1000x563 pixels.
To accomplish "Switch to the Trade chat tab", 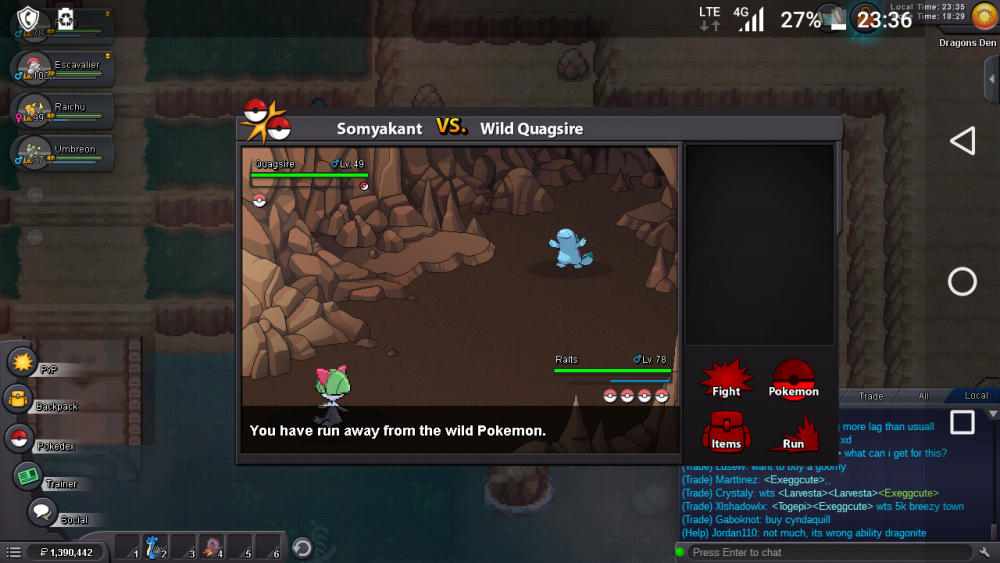I will tap(871, 396).
